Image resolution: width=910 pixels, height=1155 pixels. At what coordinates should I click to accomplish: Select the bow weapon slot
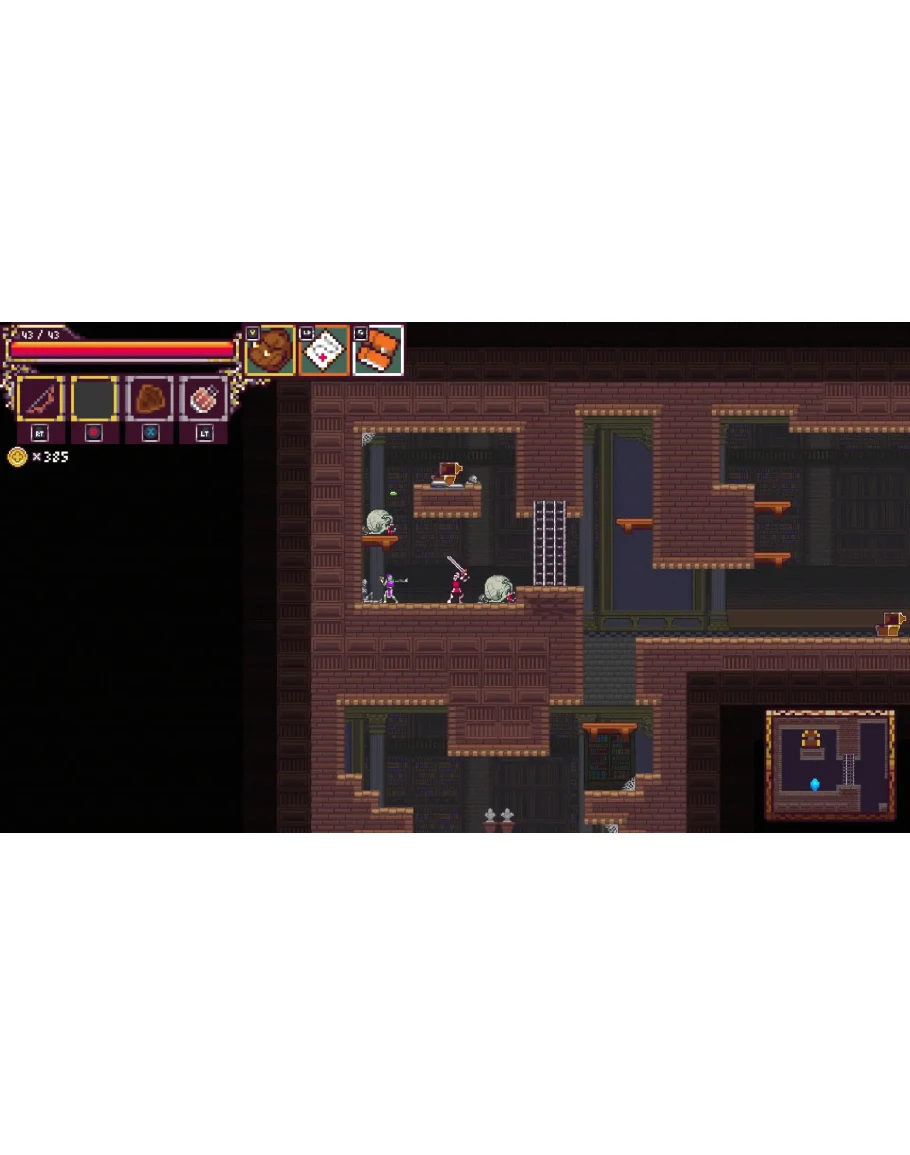coord(41,400)
